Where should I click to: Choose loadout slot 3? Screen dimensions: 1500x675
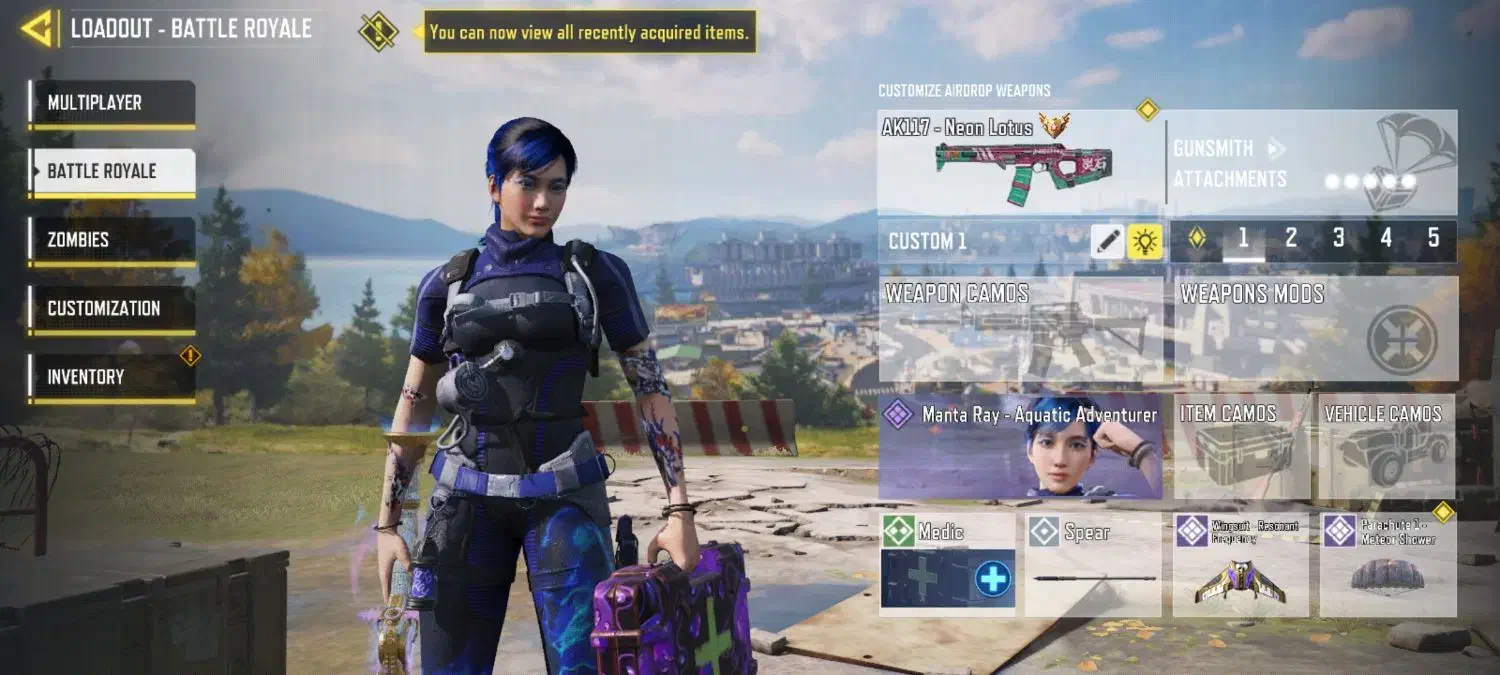click(x=1338, y=238)
